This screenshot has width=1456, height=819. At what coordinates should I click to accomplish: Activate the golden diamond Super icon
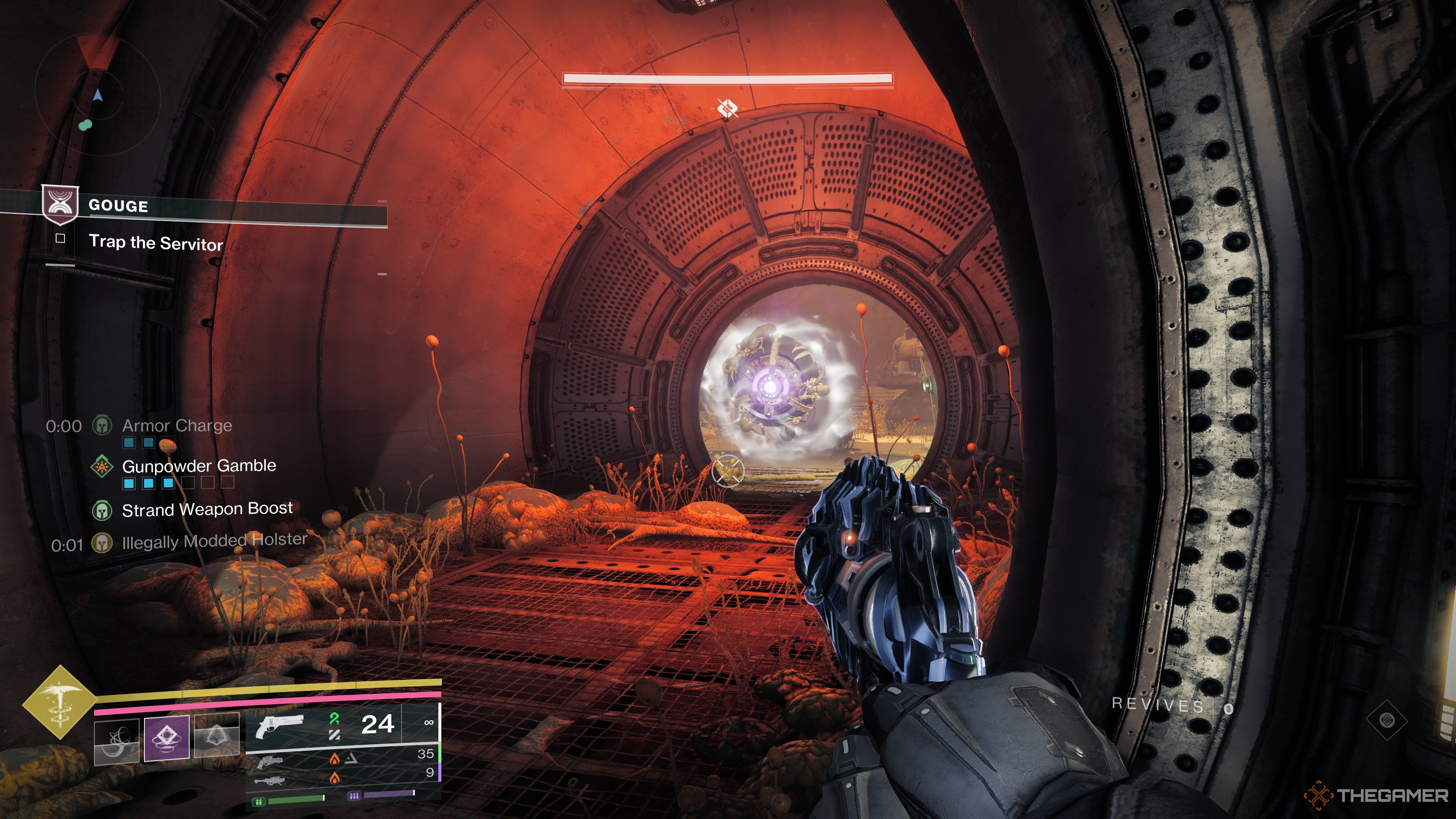(60, 702)
